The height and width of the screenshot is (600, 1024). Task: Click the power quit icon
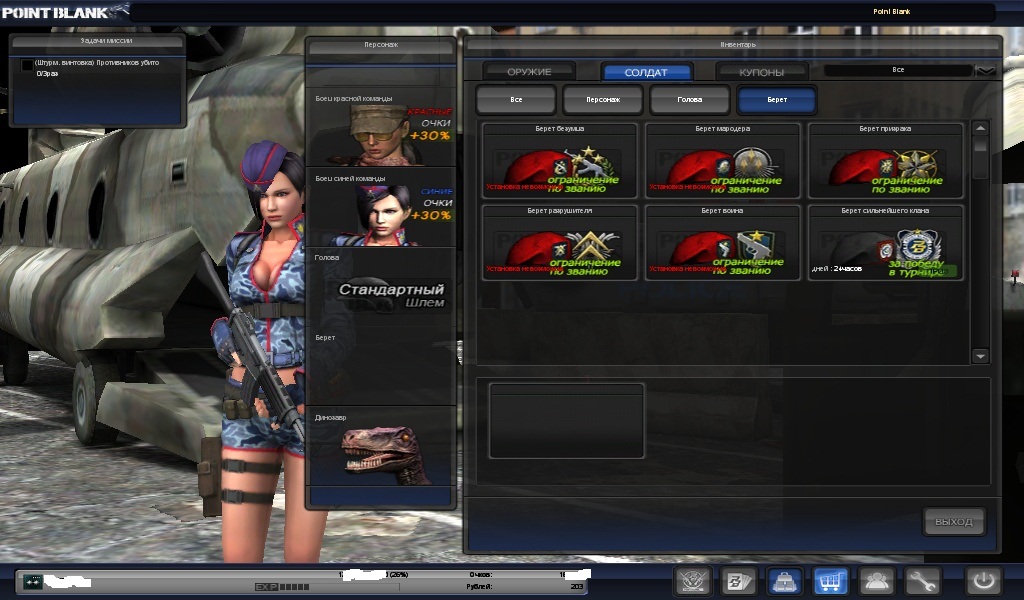coord(983,581)
